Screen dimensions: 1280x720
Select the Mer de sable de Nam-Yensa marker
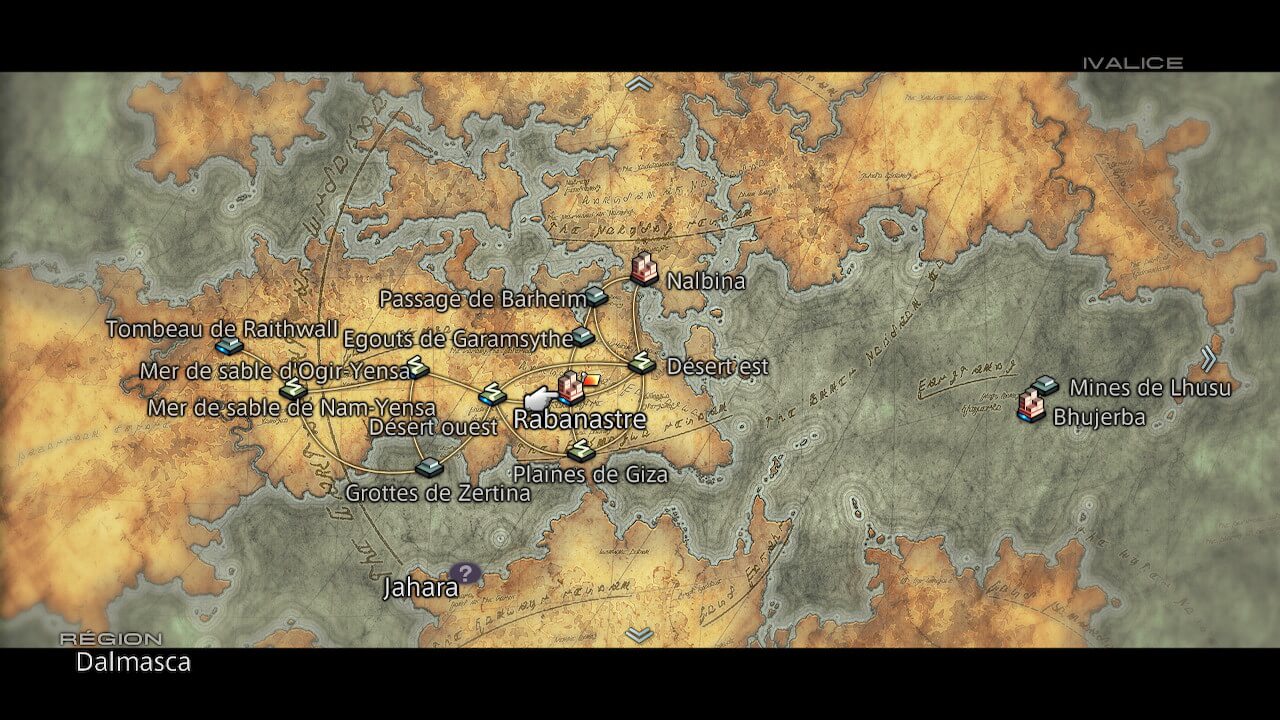coord(292,388)
